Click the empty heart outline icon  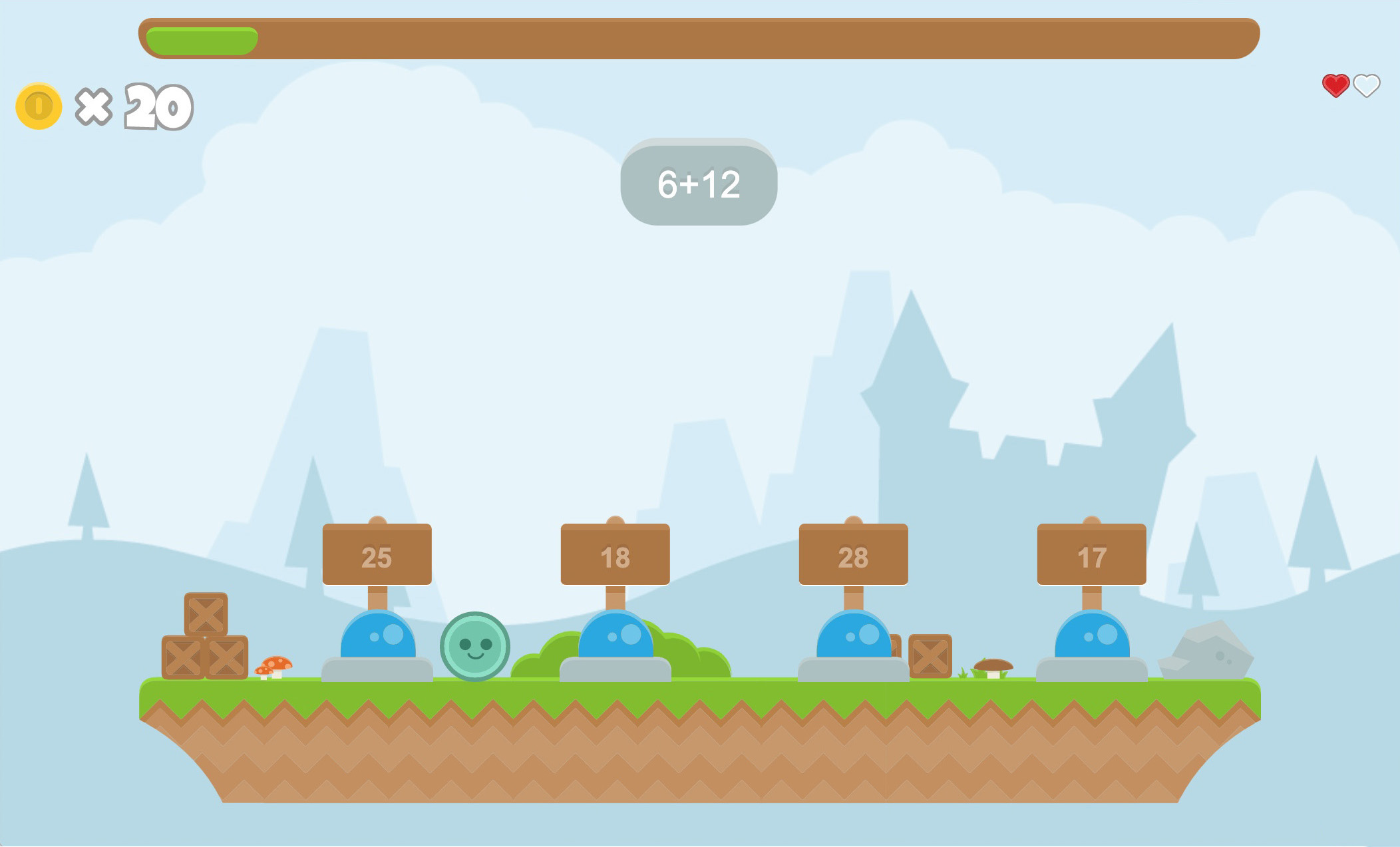pyautogui.click(x=1366, y=86)
